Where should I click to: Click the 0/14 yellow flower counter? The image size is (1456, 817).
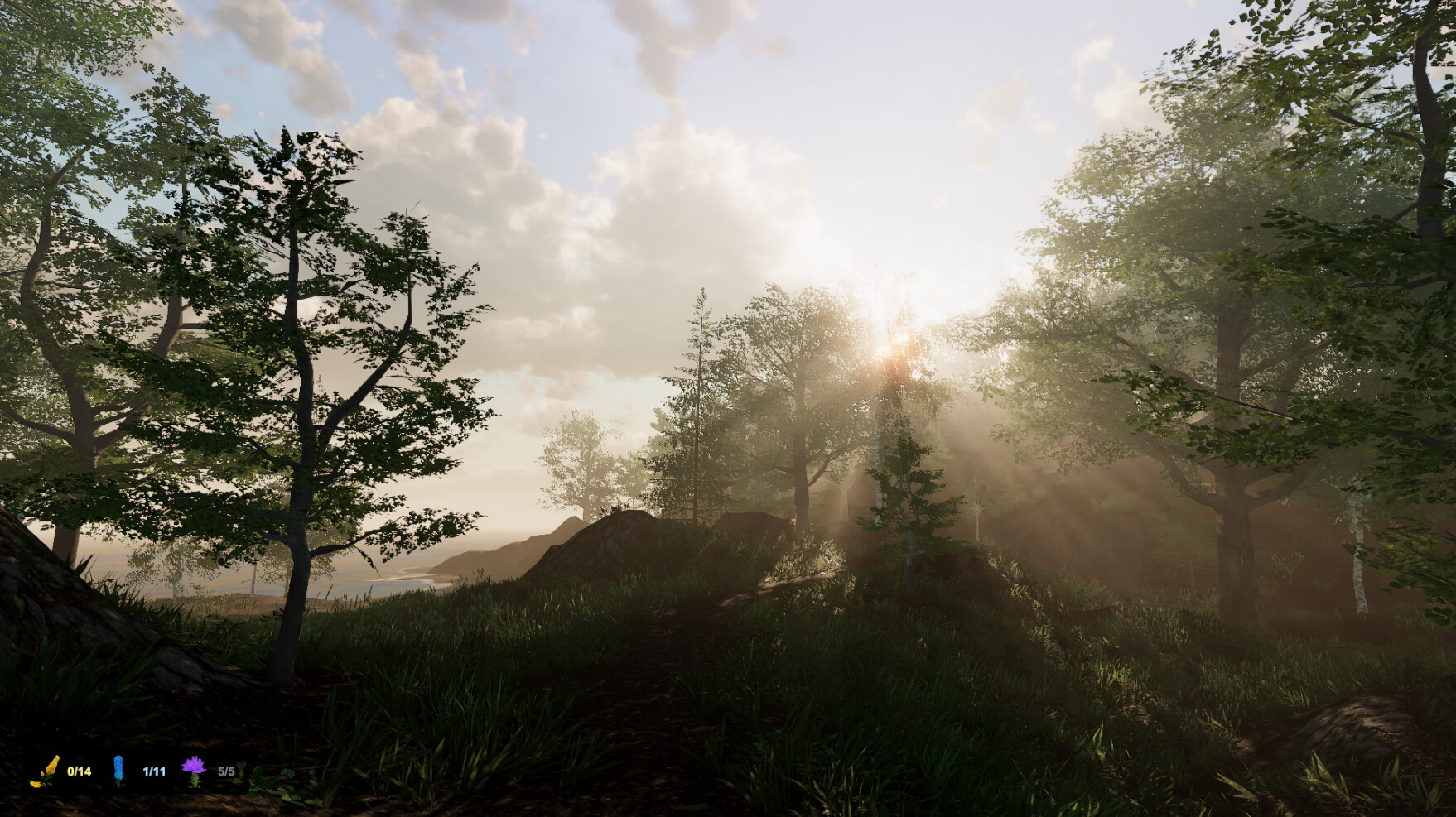80,771
